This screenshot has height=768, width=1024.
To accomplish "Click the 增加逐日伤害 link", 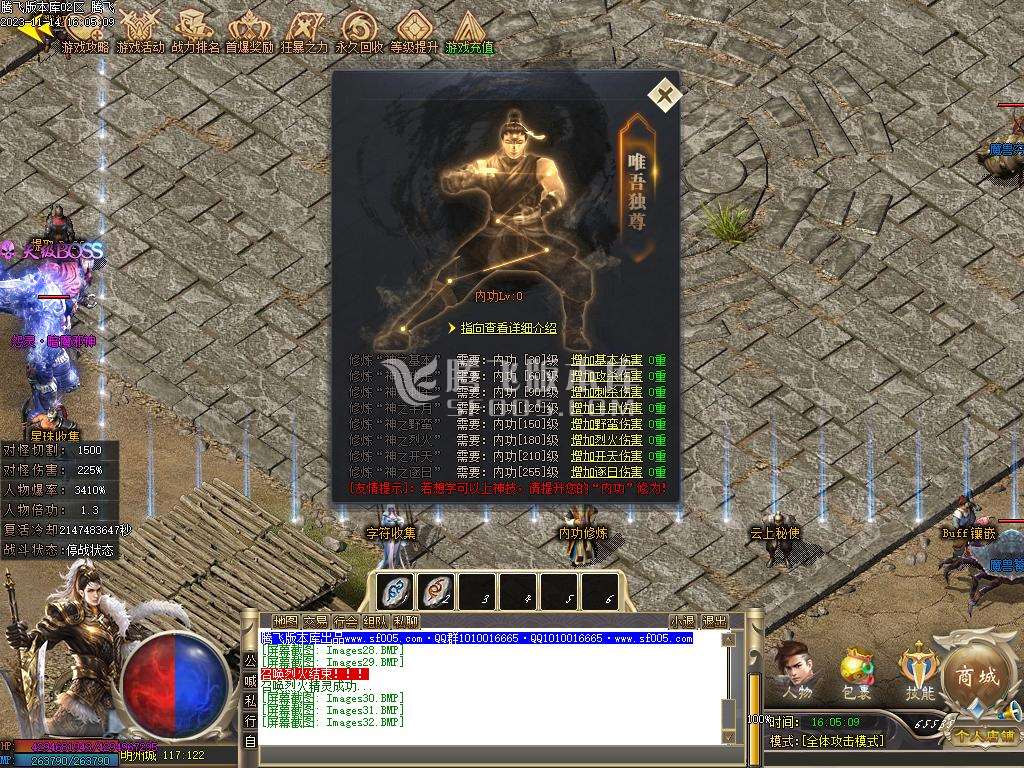I will pyautogui.click(x=606, y=472).
